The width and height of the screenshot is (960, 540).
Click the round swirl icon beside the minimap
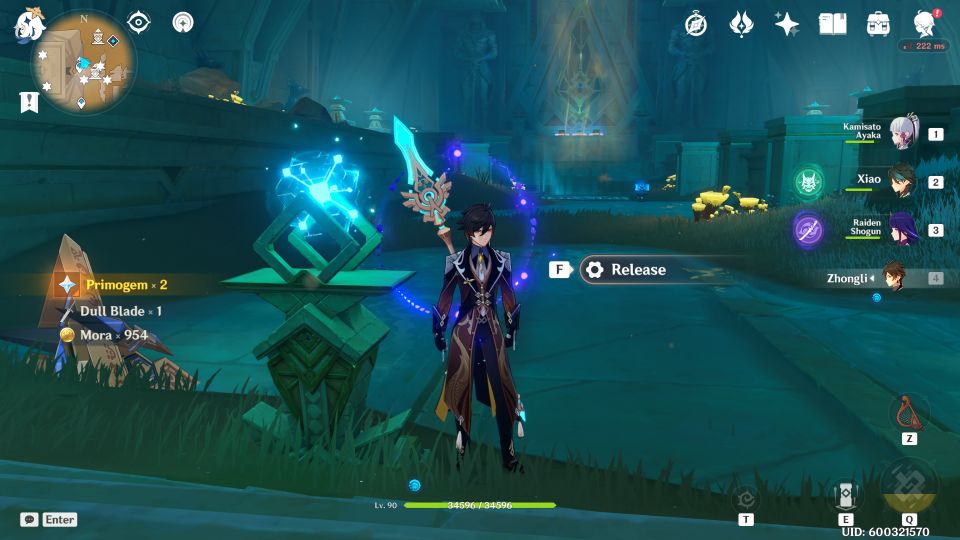(x=183, y=22)
